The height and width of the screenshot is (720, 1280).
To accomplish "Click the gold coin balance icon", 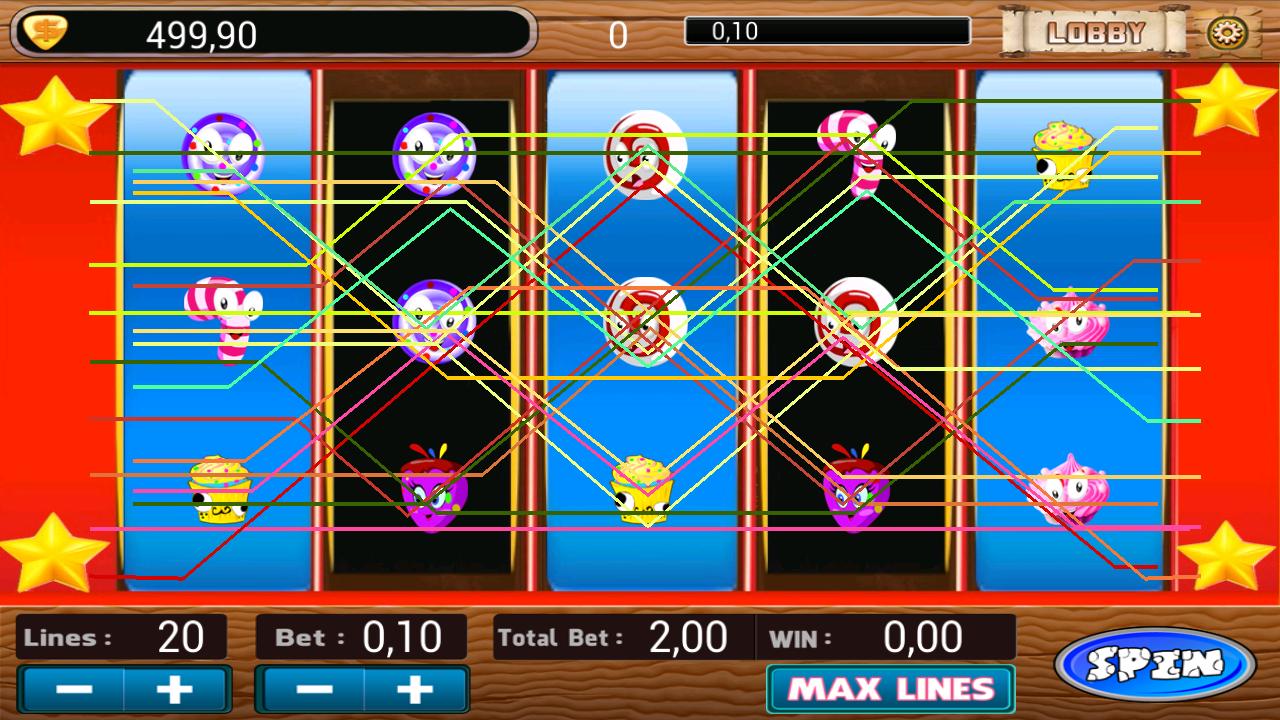I will 45,31.
